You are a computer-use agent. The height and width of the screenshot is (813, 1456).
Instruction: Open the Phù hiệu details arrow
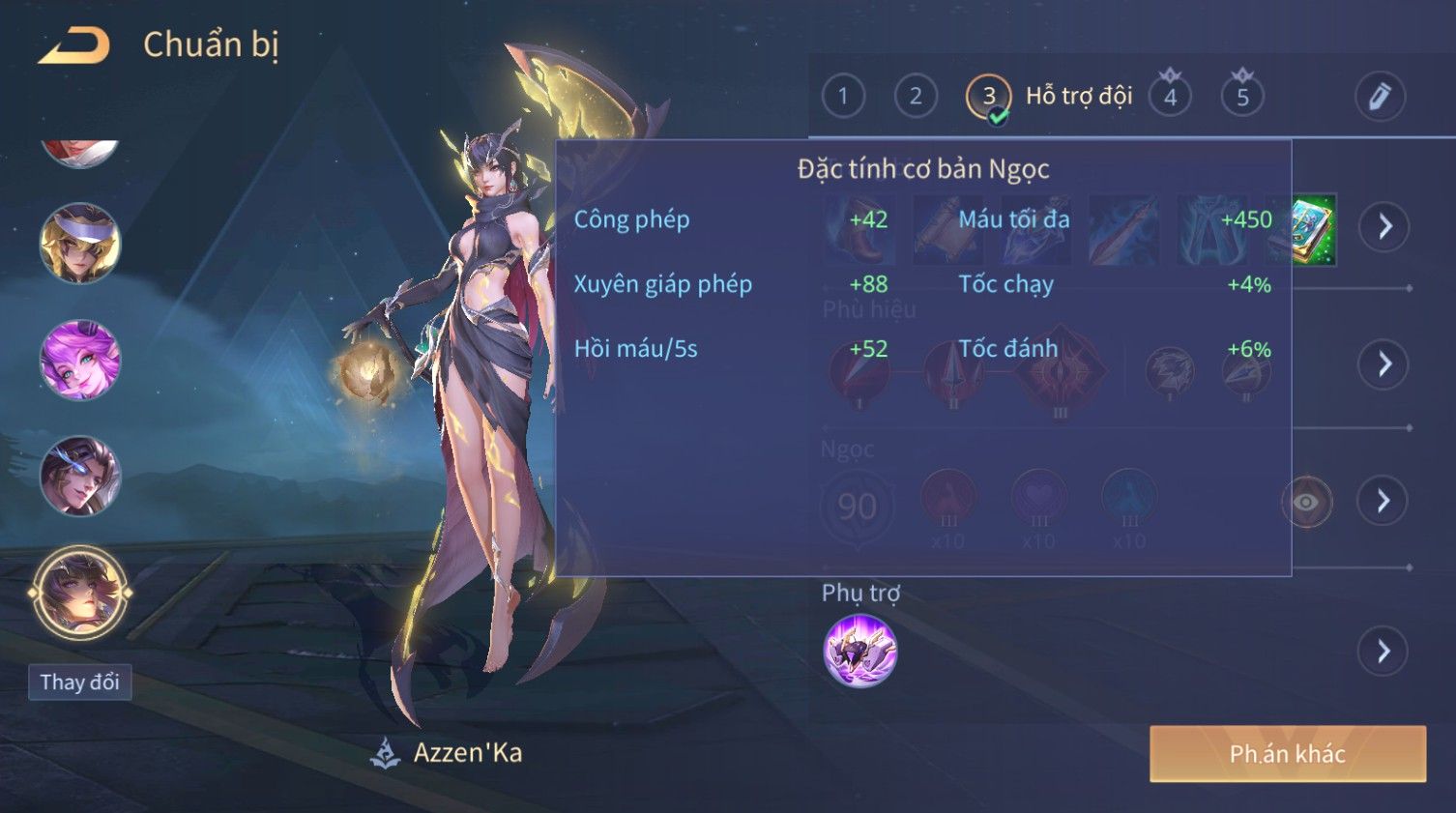coord(1384,364)
